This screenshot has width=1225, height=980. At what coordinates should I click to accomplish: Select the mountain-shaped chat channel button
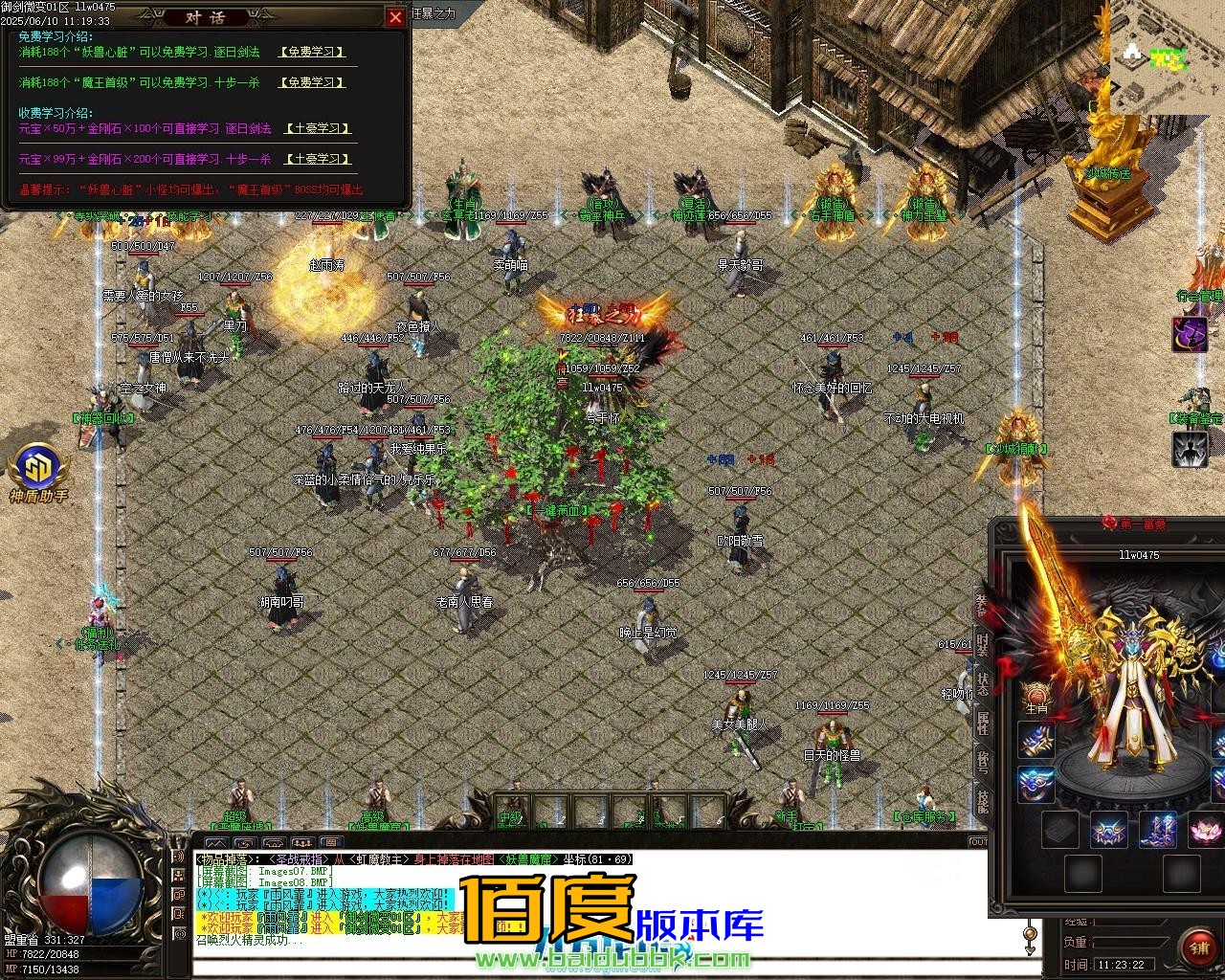(216, 843)
